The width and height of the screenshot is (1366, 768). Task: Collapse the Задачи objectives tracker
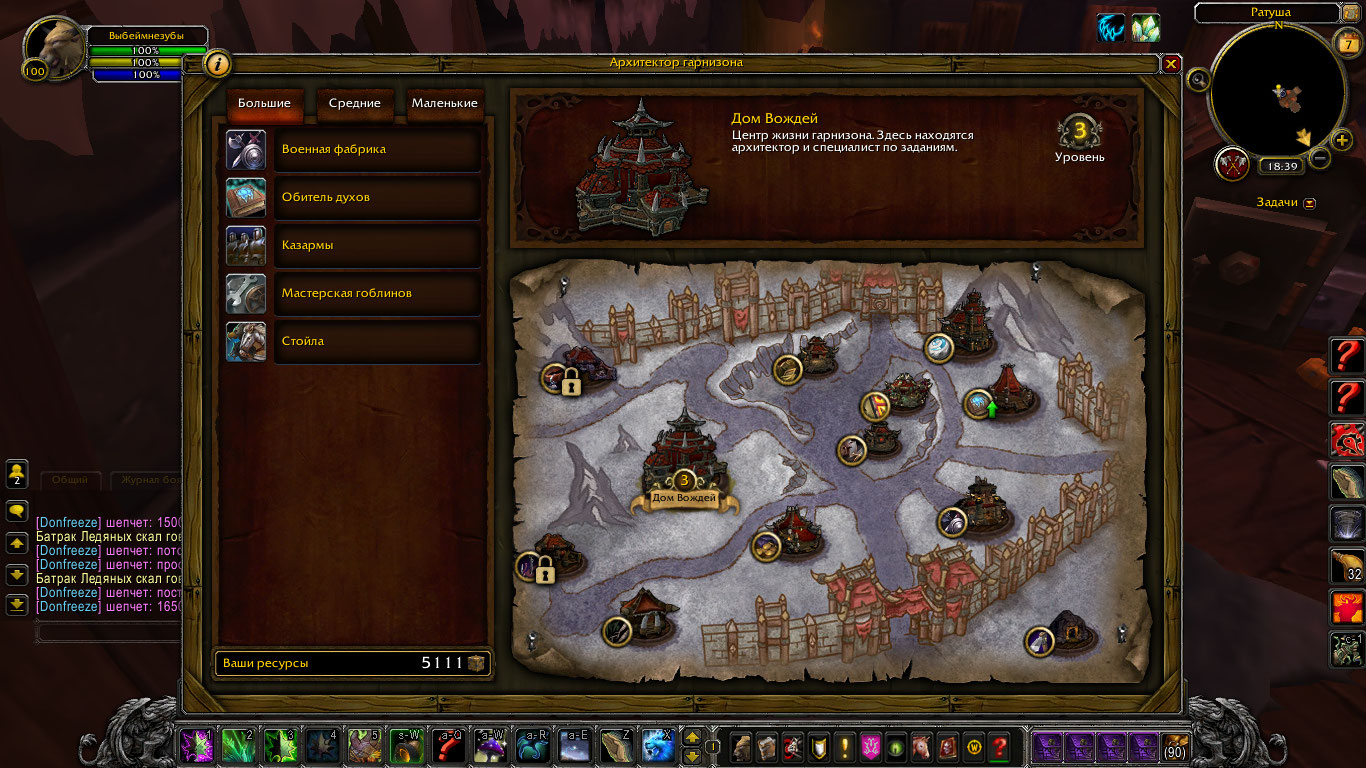pyautogui.click(x=1310, y=203)
